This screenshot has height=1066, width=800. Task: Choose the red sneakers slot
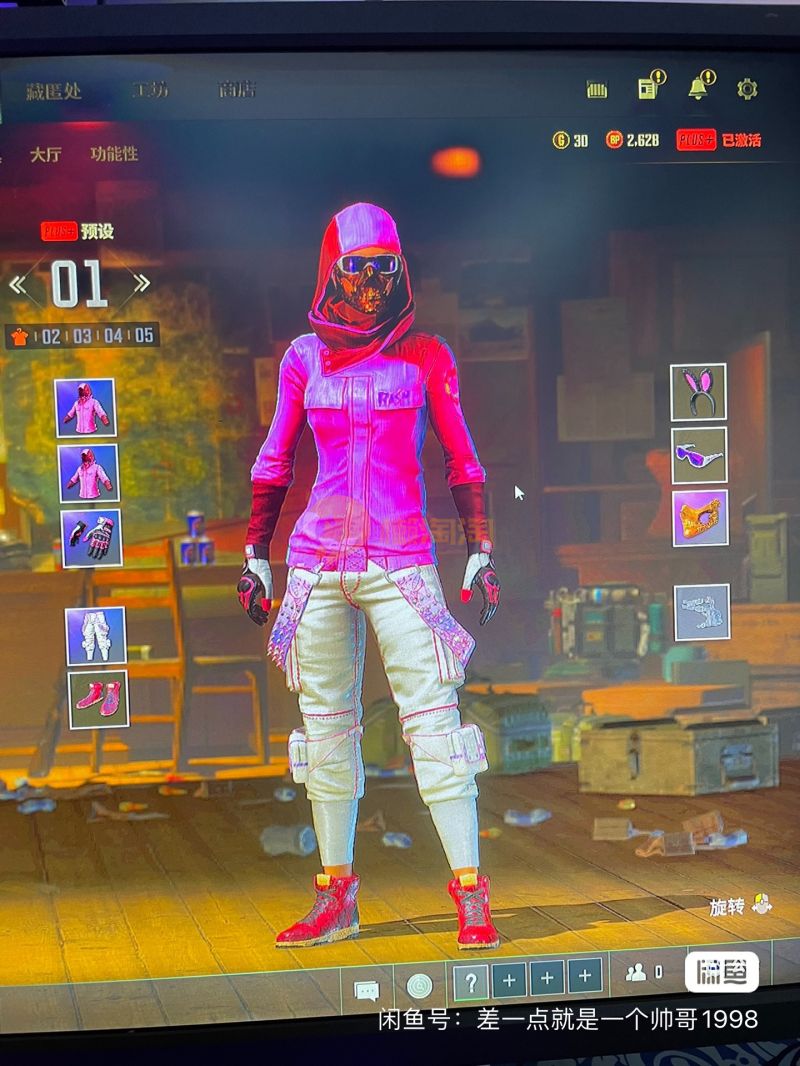(98, 698)
